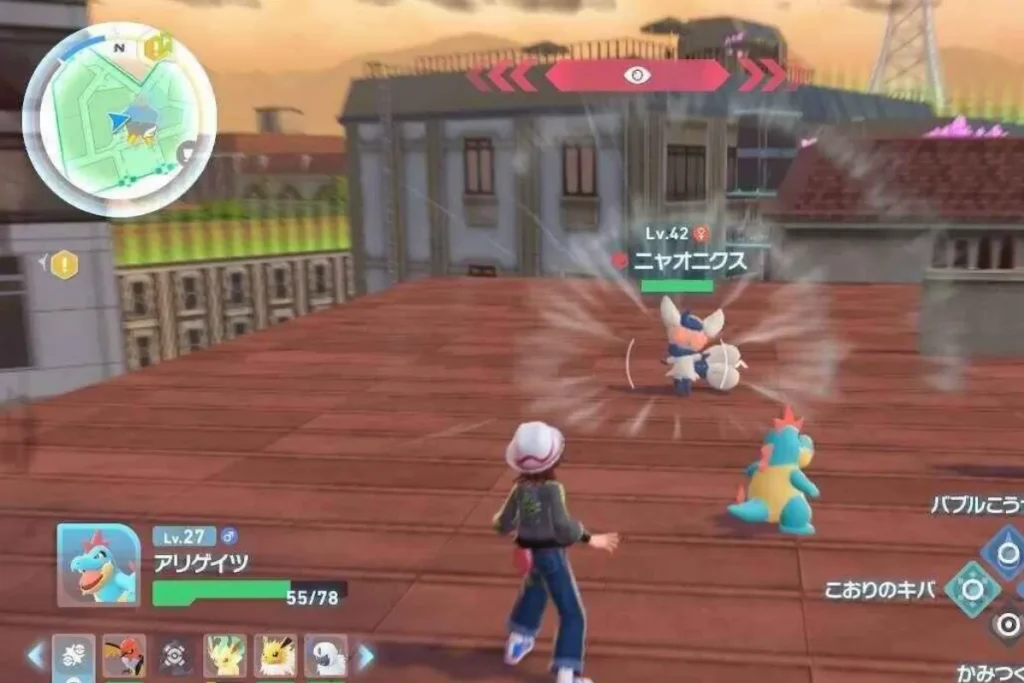Click the left arrow of the party bar
Viewport: 1024px width, 683px height.
[x=36, y=656]
